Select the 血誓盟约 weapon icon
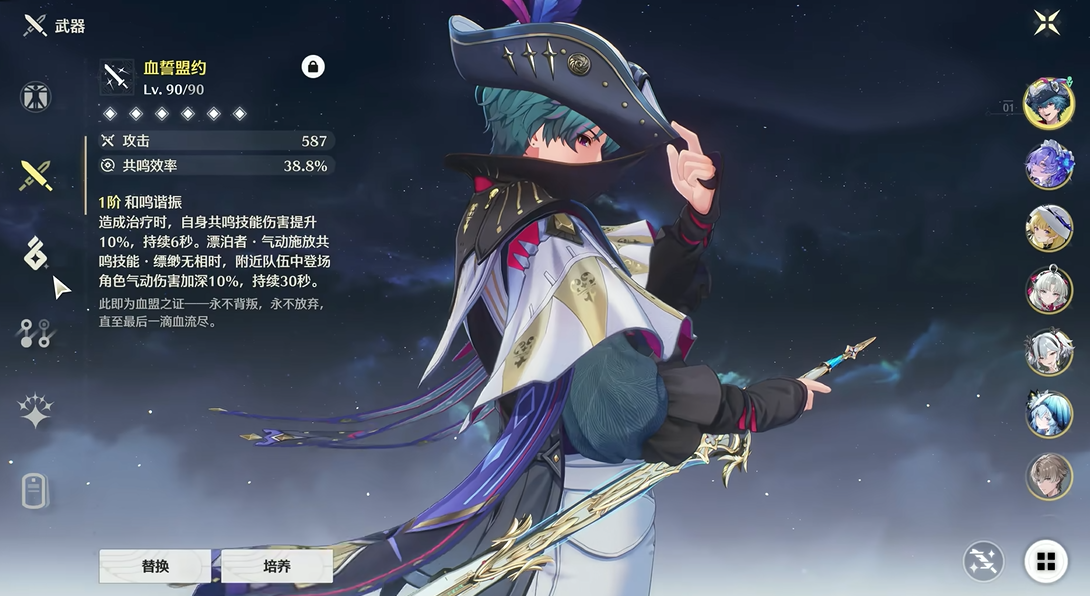Screen dimensions: 1090x596 pos(117,77)
